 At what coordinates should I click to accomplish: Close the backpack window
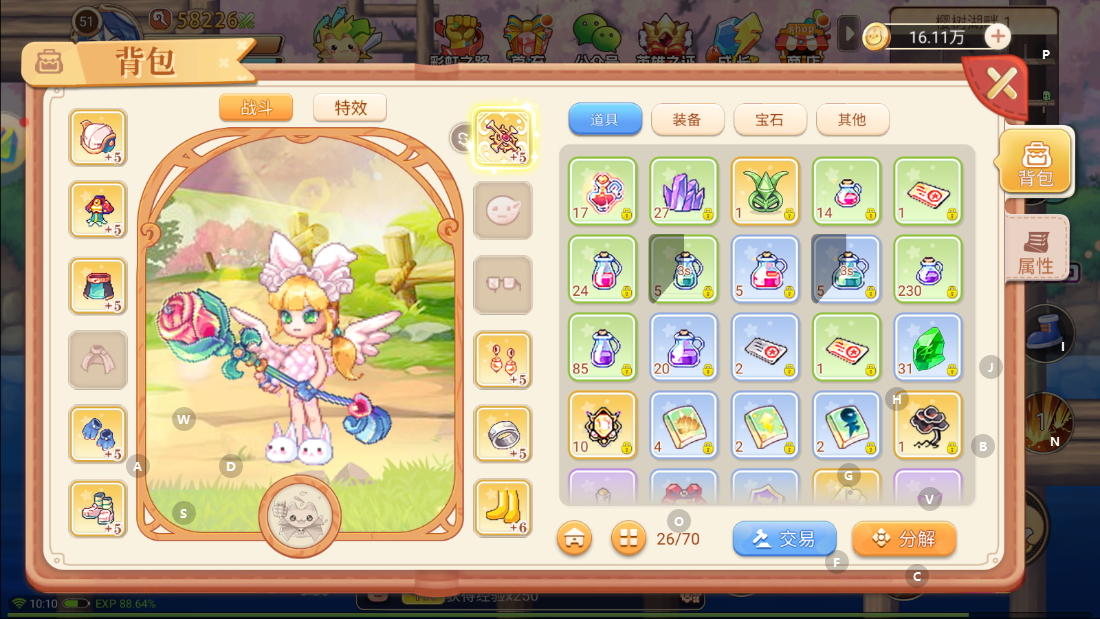(1000, 84)
